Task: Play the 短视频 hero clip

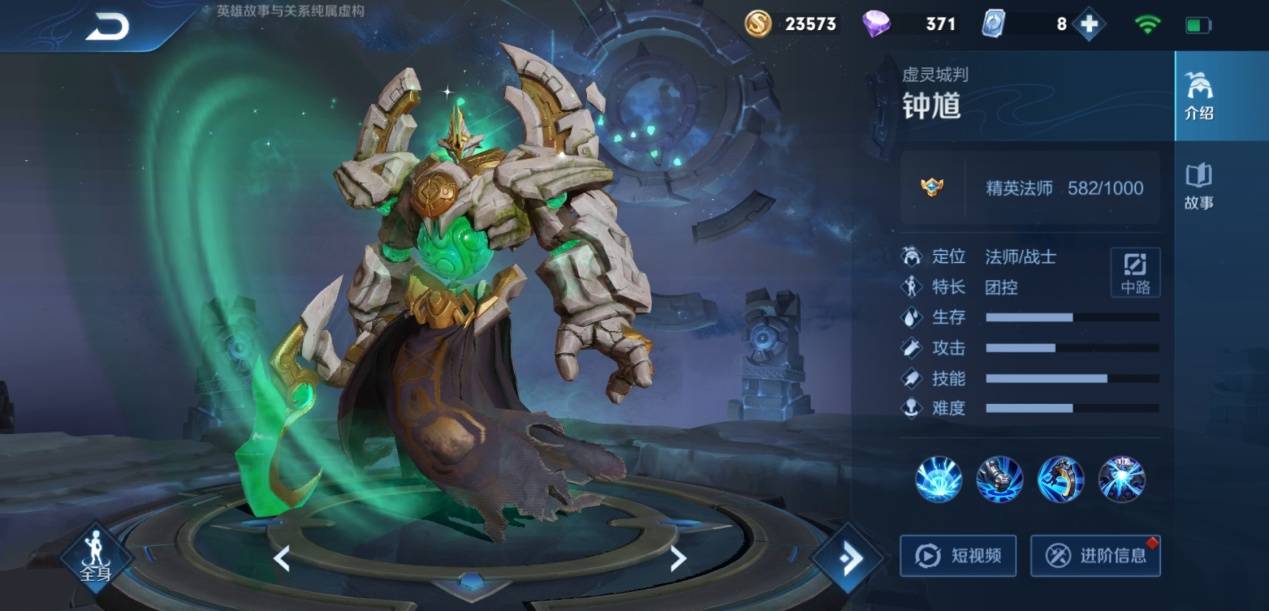Action: click(x=958, y=555)
